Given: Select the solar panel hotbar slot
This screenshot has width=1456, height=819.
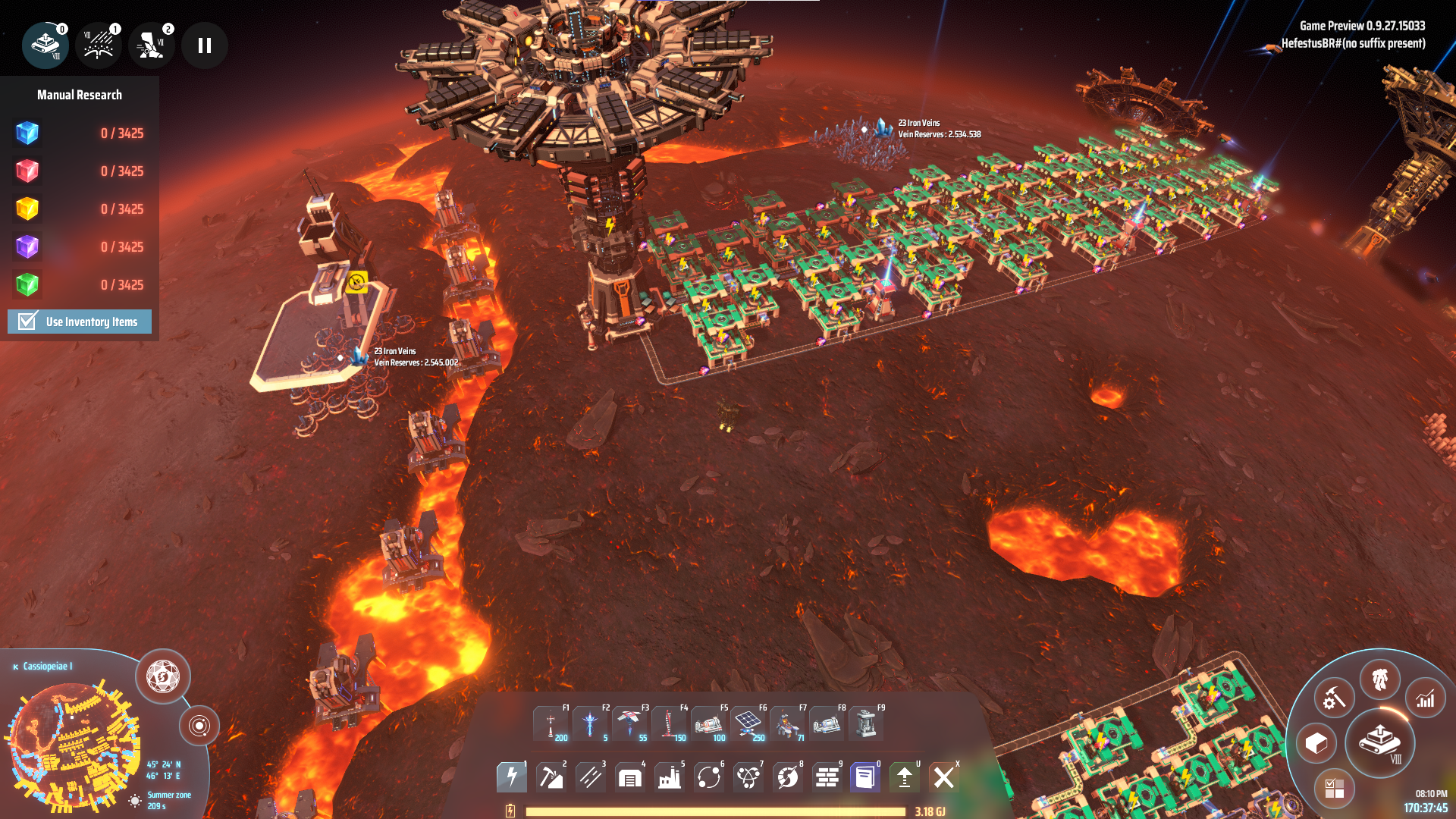Looking at the screenshot, I should tap(748, 723).
